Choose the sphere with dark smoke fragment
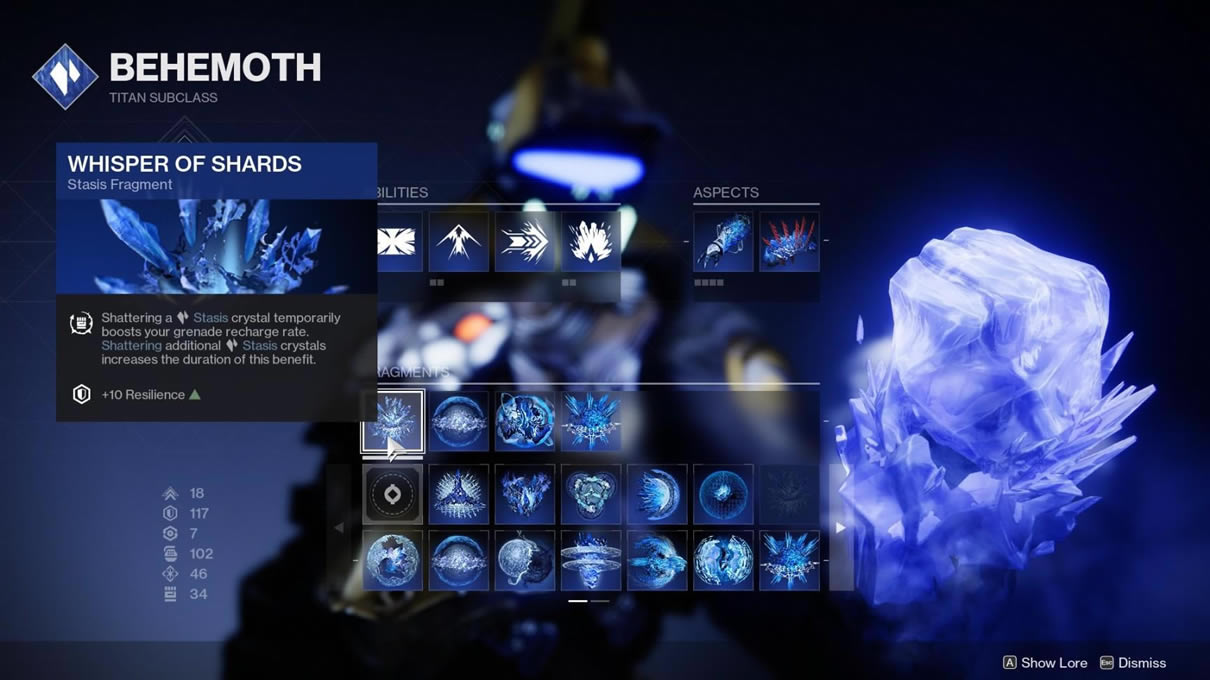Screen dimensions: 1210x680 (x=525, y=560)
